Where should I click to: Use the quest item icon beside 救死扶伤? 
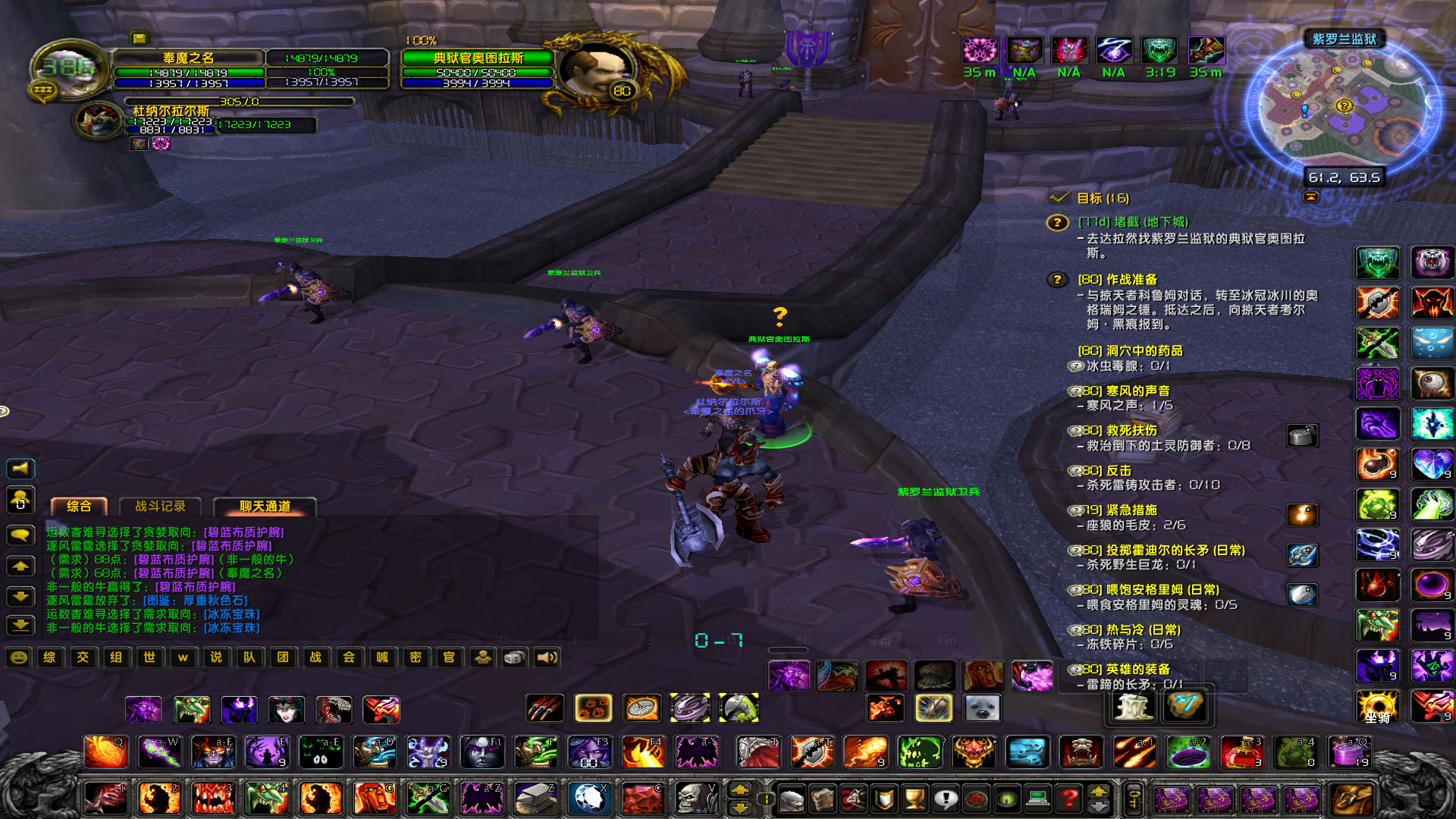pyautogui.click(x=1303, y=435)
